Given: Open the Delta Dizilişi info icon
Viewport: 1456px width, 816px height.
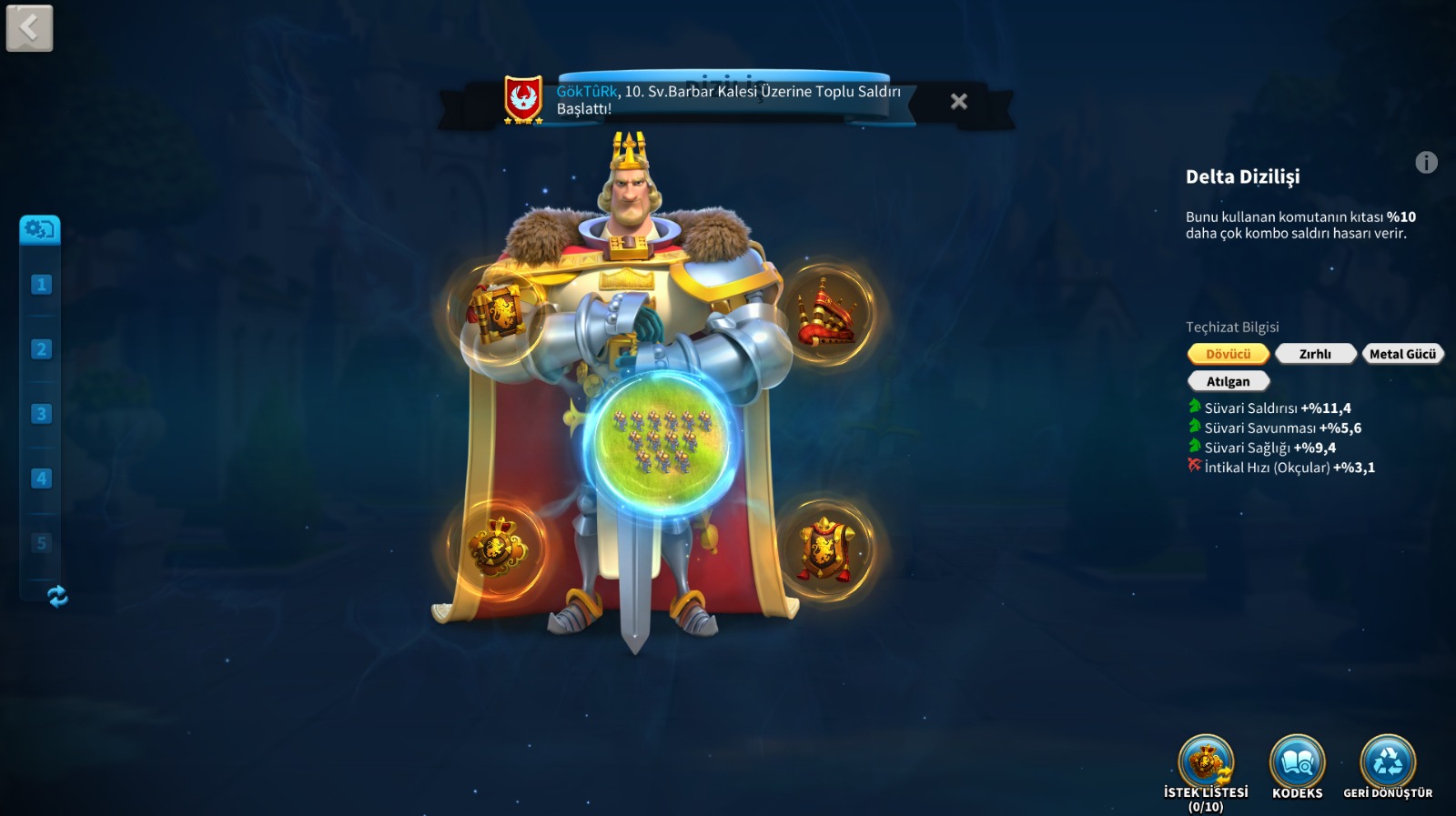Looking at the screenshot, I should click(x=1426, y=163).
